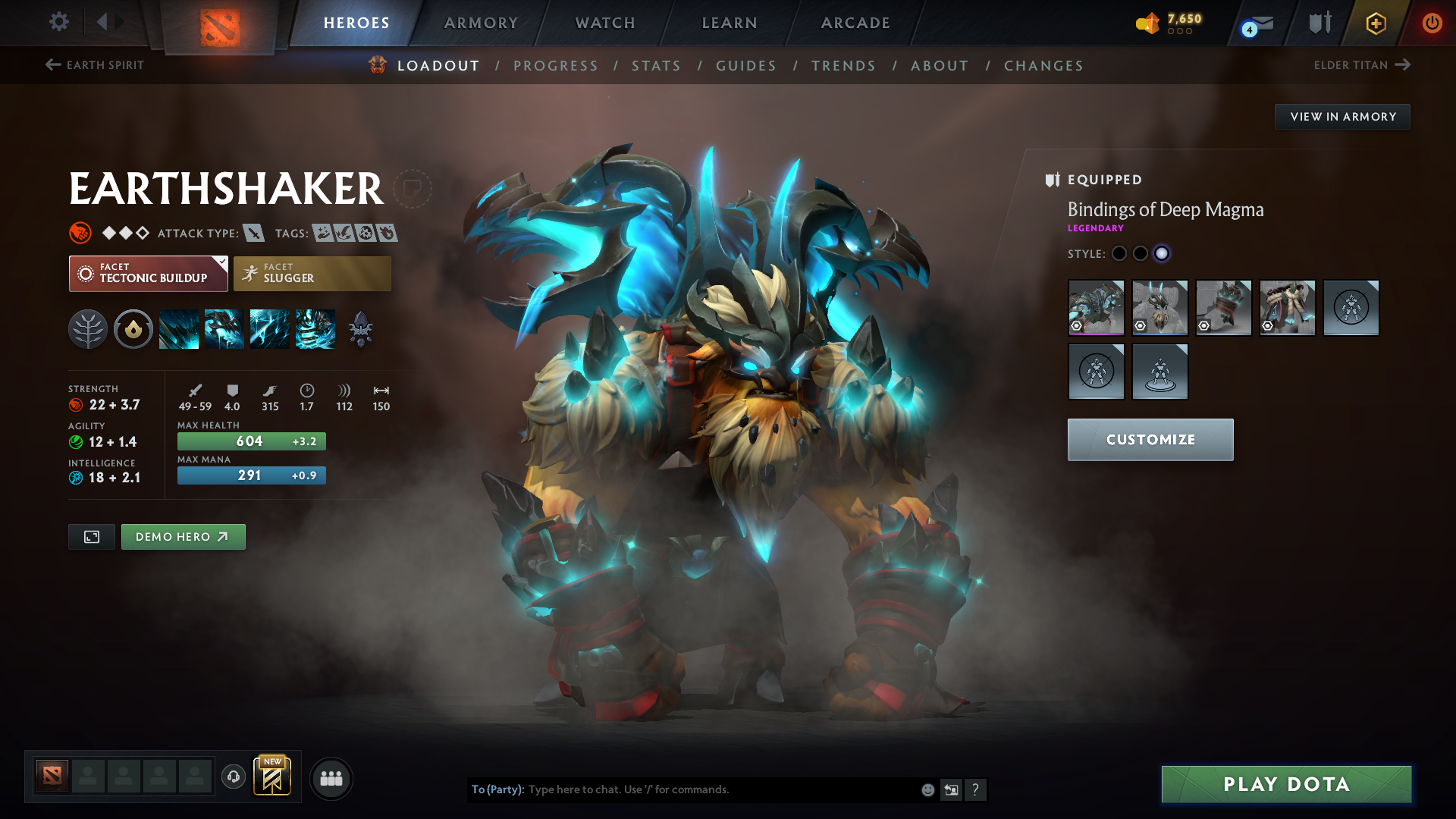Open the voice chat headset icon

click(x=233, y=777)
